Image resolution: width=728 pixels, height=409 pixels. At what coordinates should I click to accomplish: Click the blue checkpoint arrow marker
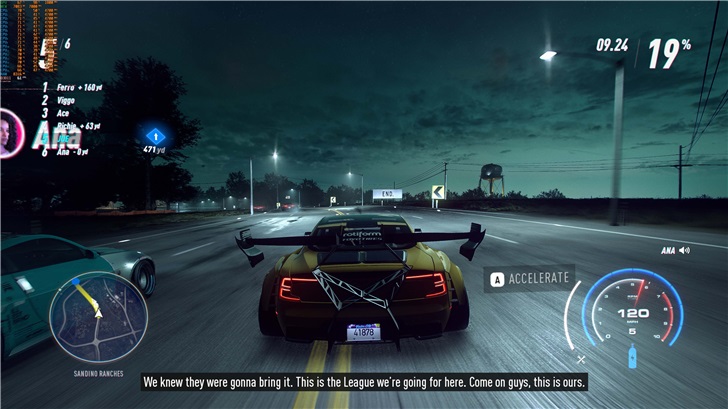[x=154, y=135]
